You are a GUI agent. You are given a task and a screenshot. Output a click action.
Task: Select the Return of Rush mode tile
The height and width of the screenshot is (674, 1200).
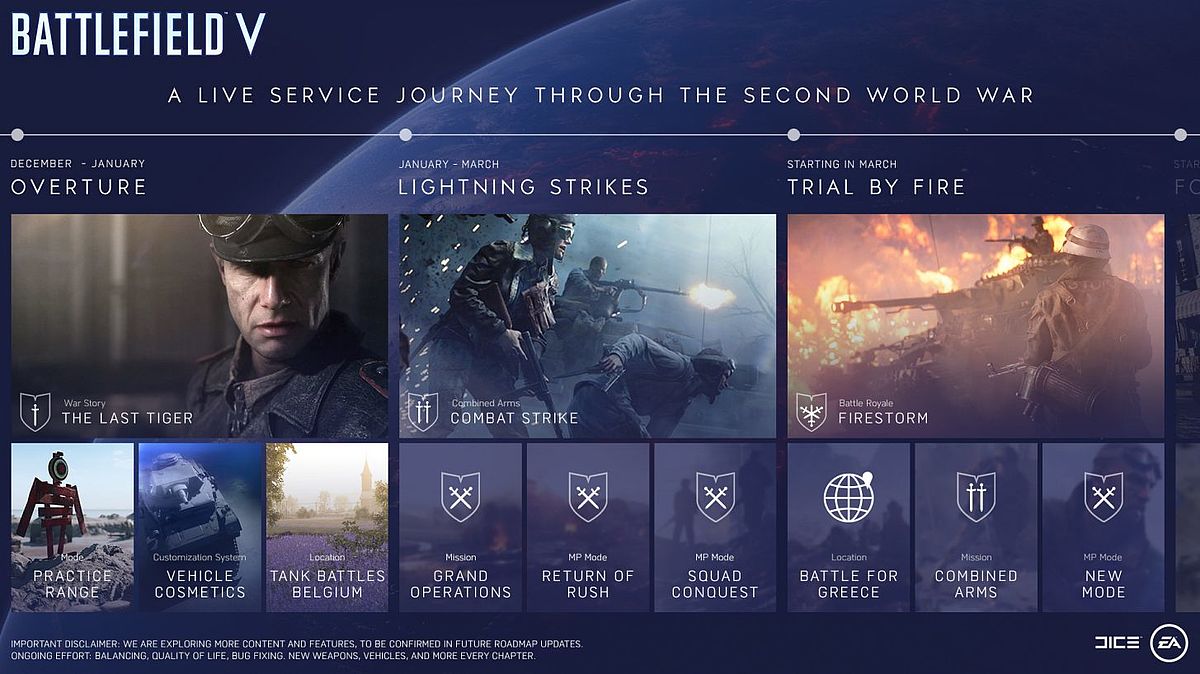588,527
